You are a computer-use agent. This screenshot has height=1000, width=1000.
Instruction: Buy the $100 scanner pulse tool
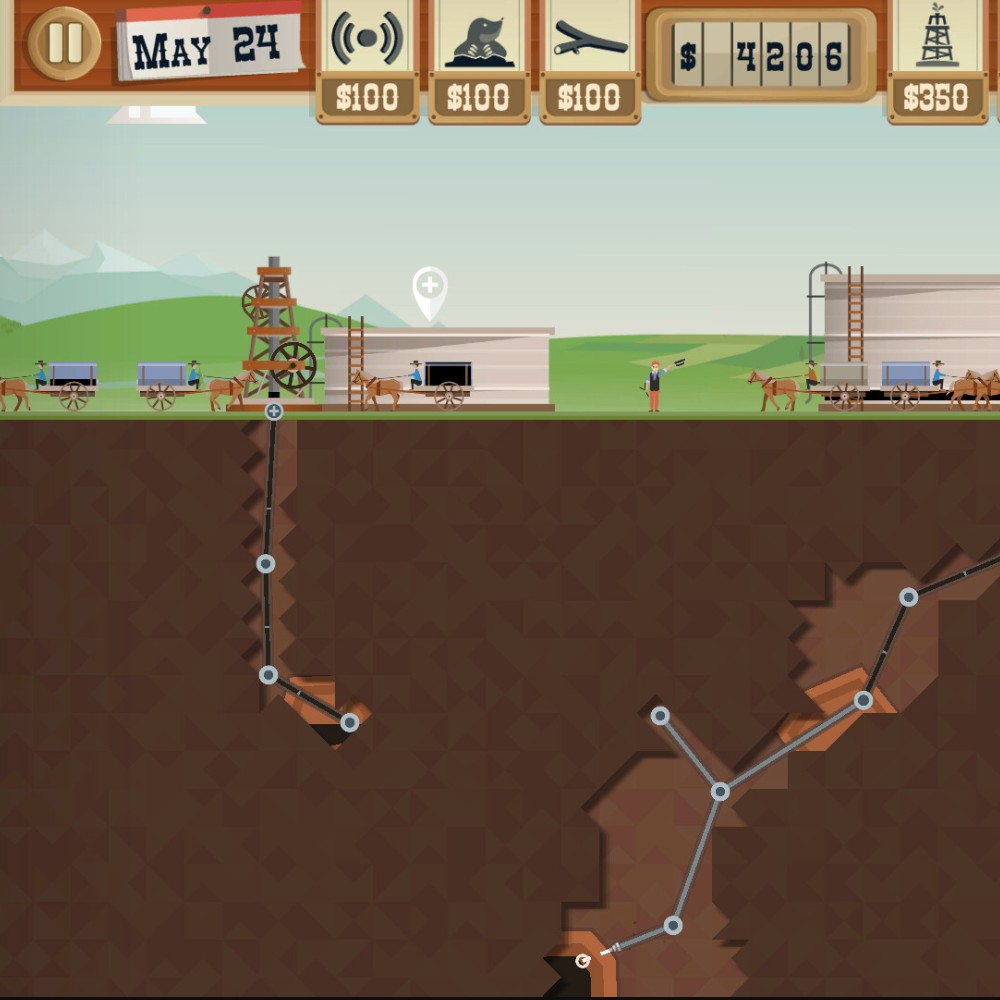pos(367,60)
